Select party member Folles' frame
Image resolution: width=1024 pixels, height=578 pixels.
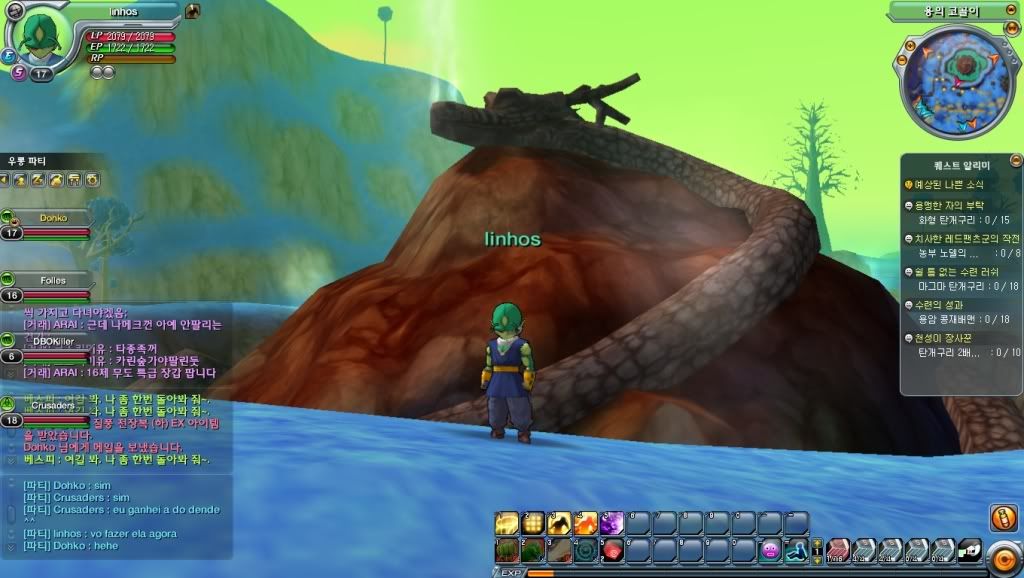[53, 281]
